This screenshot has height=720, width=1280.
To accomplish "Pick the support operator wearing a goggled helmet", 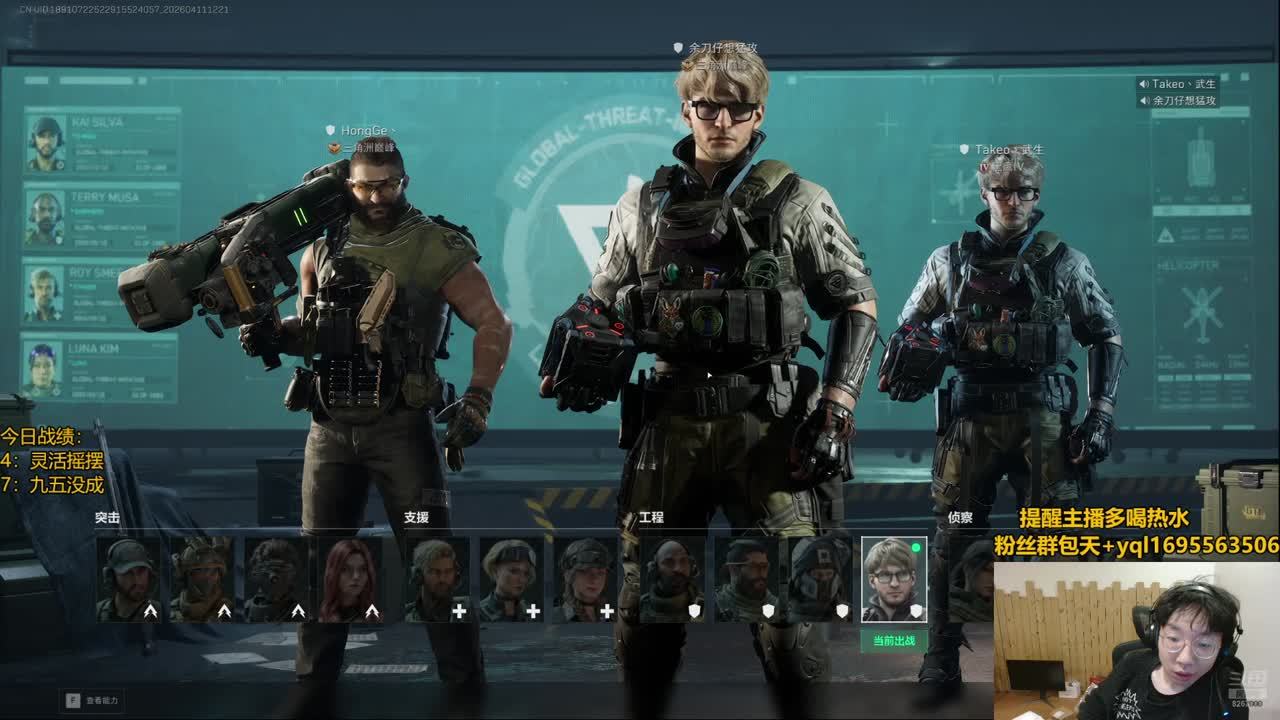I will [585, 580].
